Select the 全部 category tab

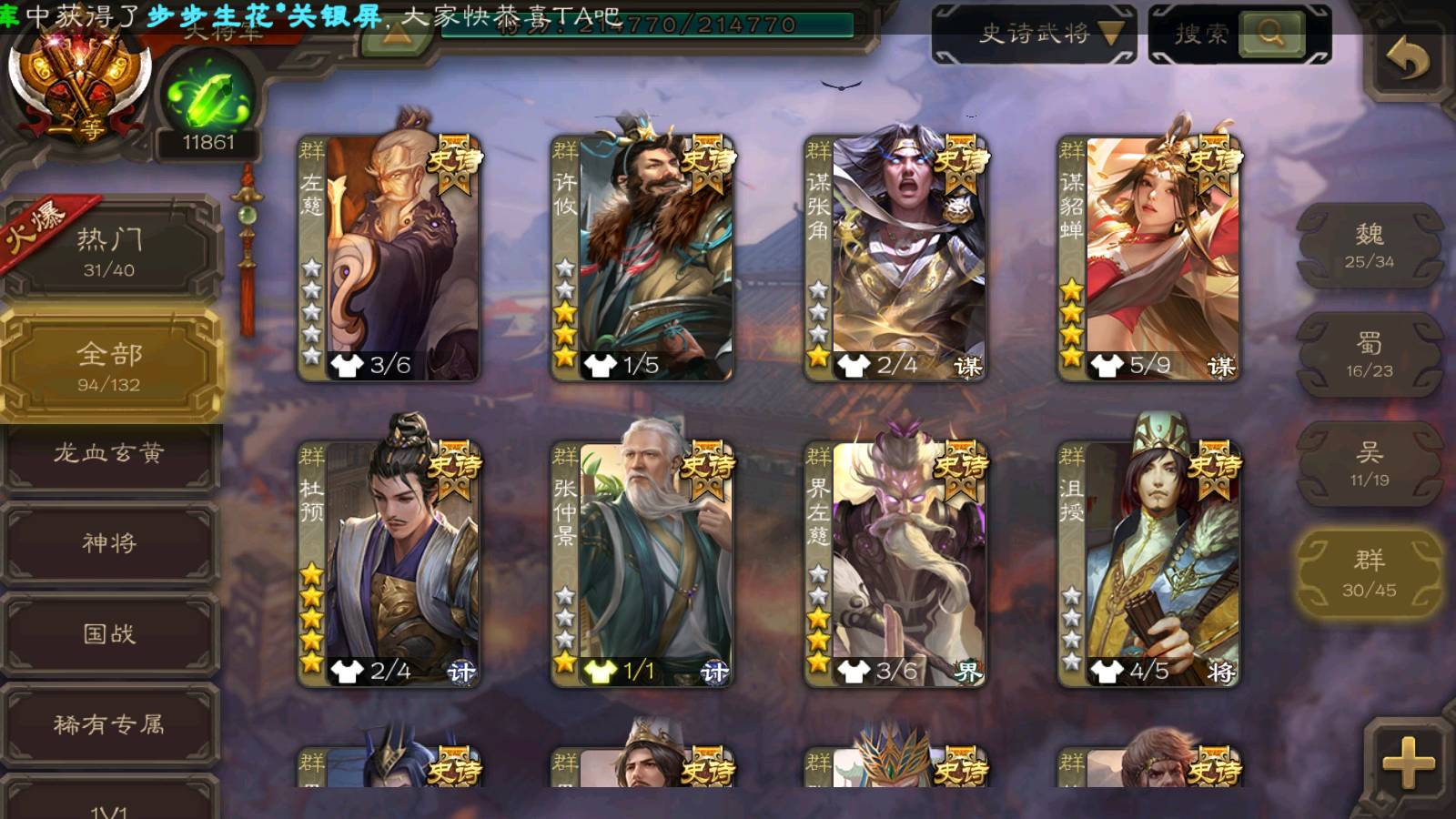click(109, 365)
